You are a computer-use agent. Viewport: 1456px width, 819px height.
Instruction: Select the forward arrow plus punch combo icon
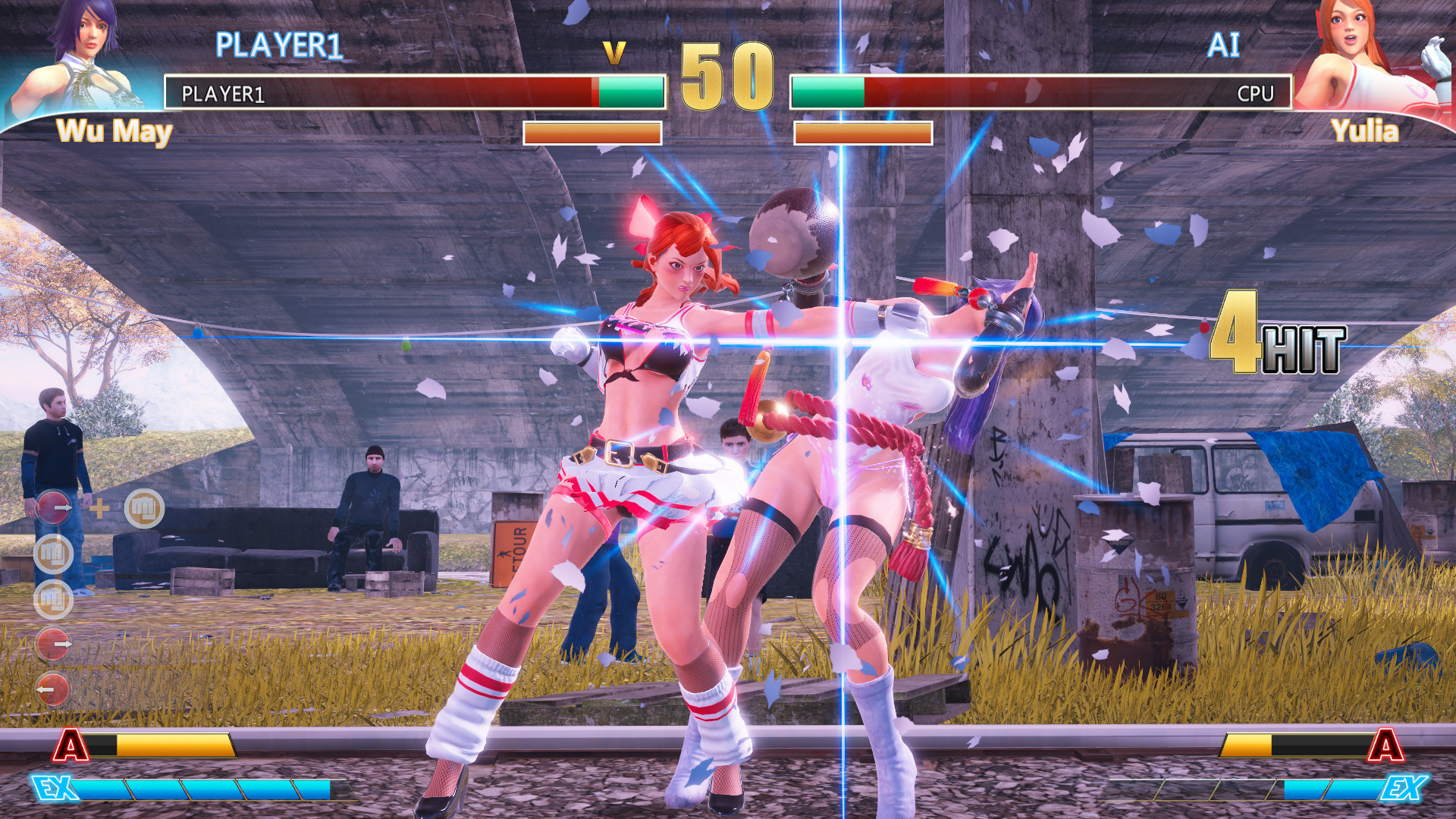pyautogui.click(x=55, y=507)
